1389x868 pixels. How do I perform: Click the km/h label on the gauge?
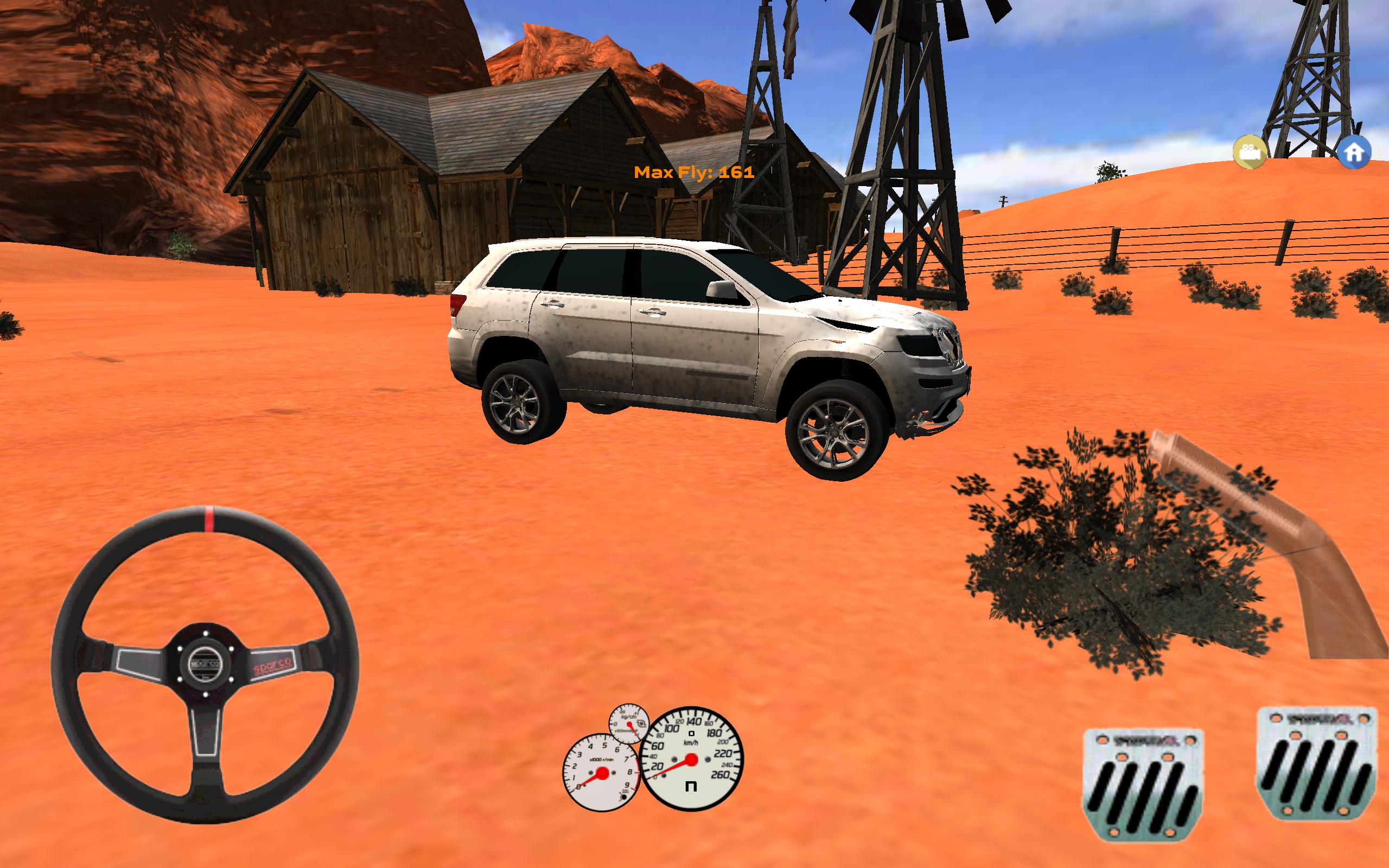coord(691,743)
